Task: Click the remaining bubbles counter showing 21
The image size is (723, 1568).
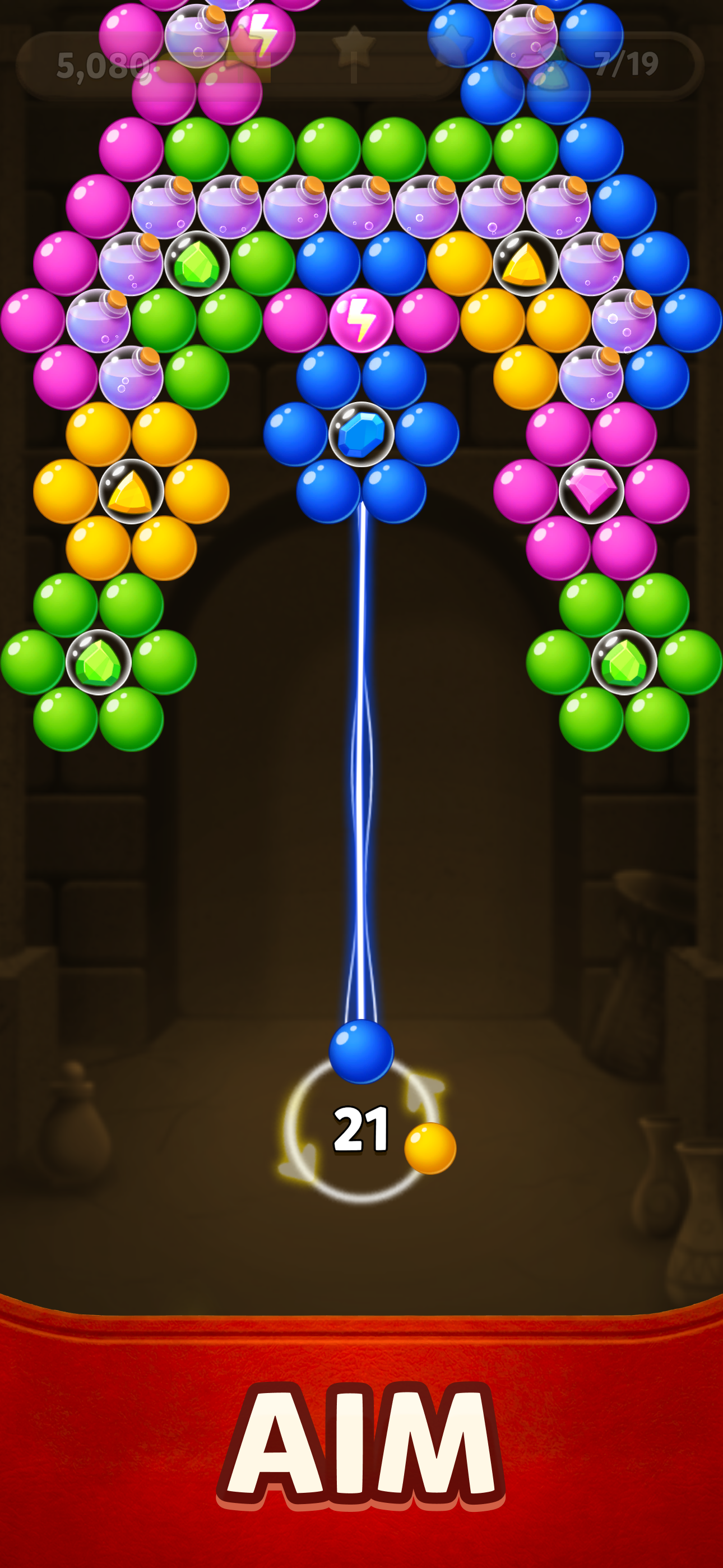Action: (x=361, y=1129)
